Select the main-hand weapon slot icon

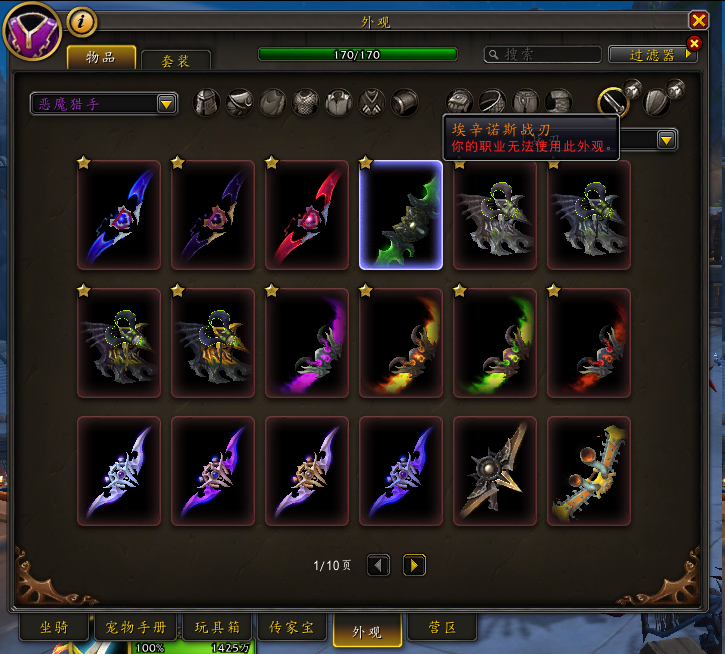click(613, 100)
